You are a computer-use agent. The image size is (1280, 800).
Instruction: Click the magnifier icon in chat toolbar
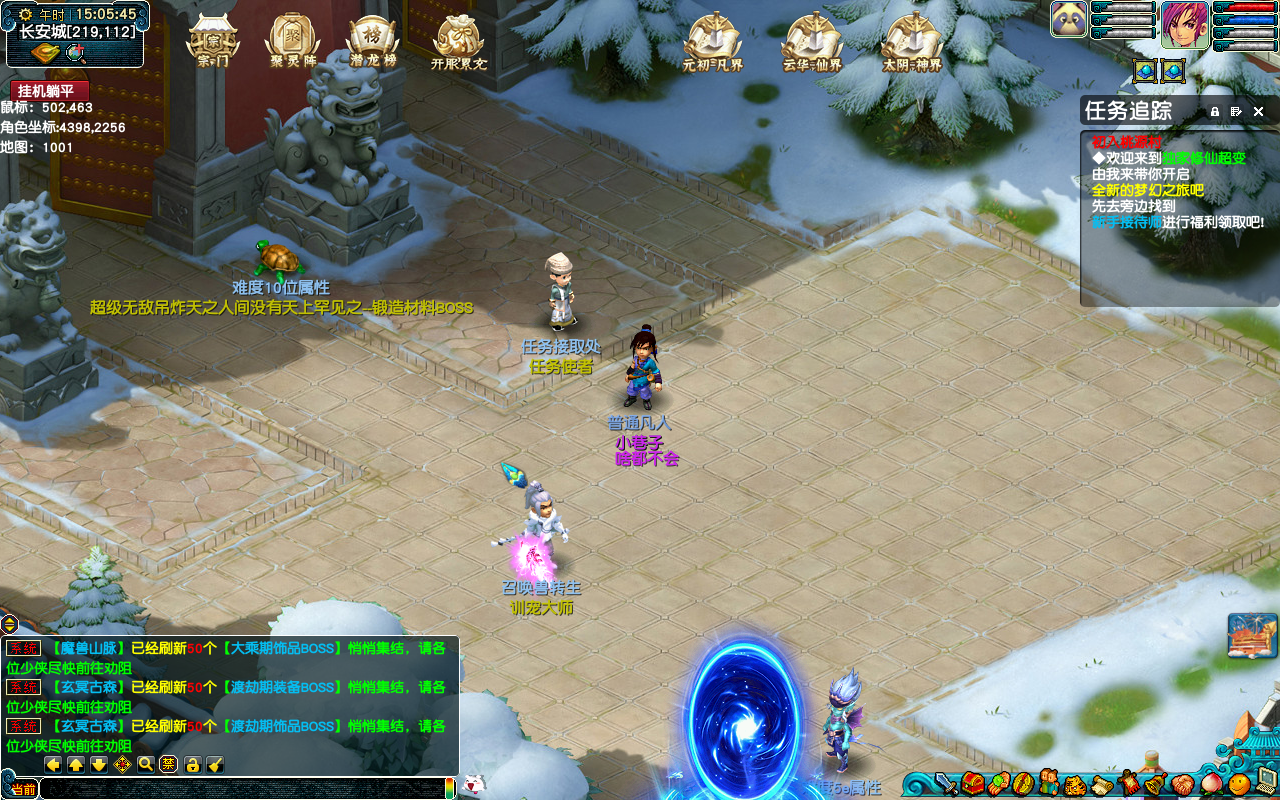[x=146, y=765]
